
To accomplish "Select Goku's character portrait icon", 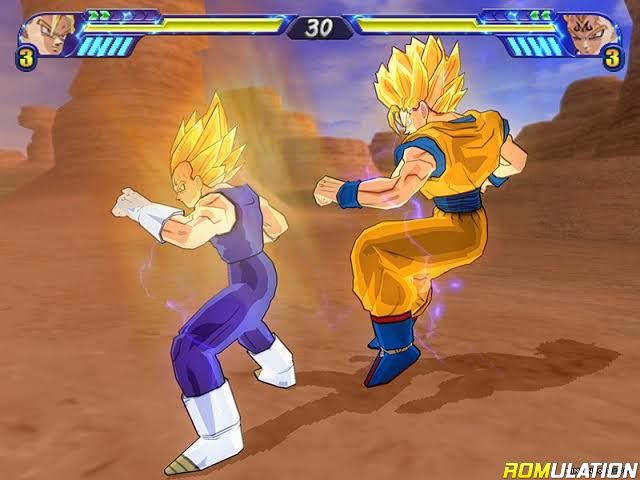I will [596, 33].
